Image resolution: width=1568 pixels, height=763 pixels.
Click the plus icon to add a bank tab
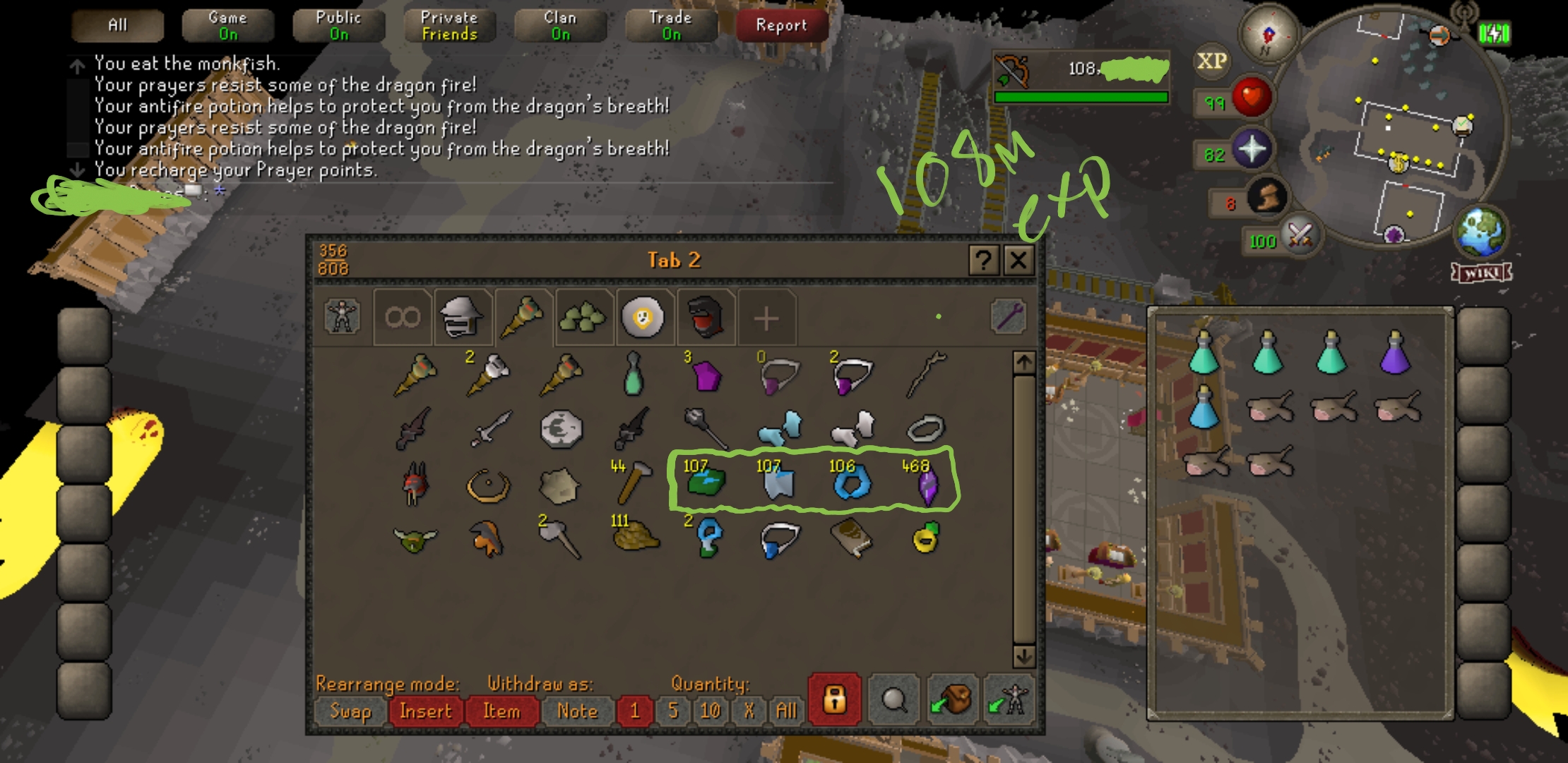766,317
